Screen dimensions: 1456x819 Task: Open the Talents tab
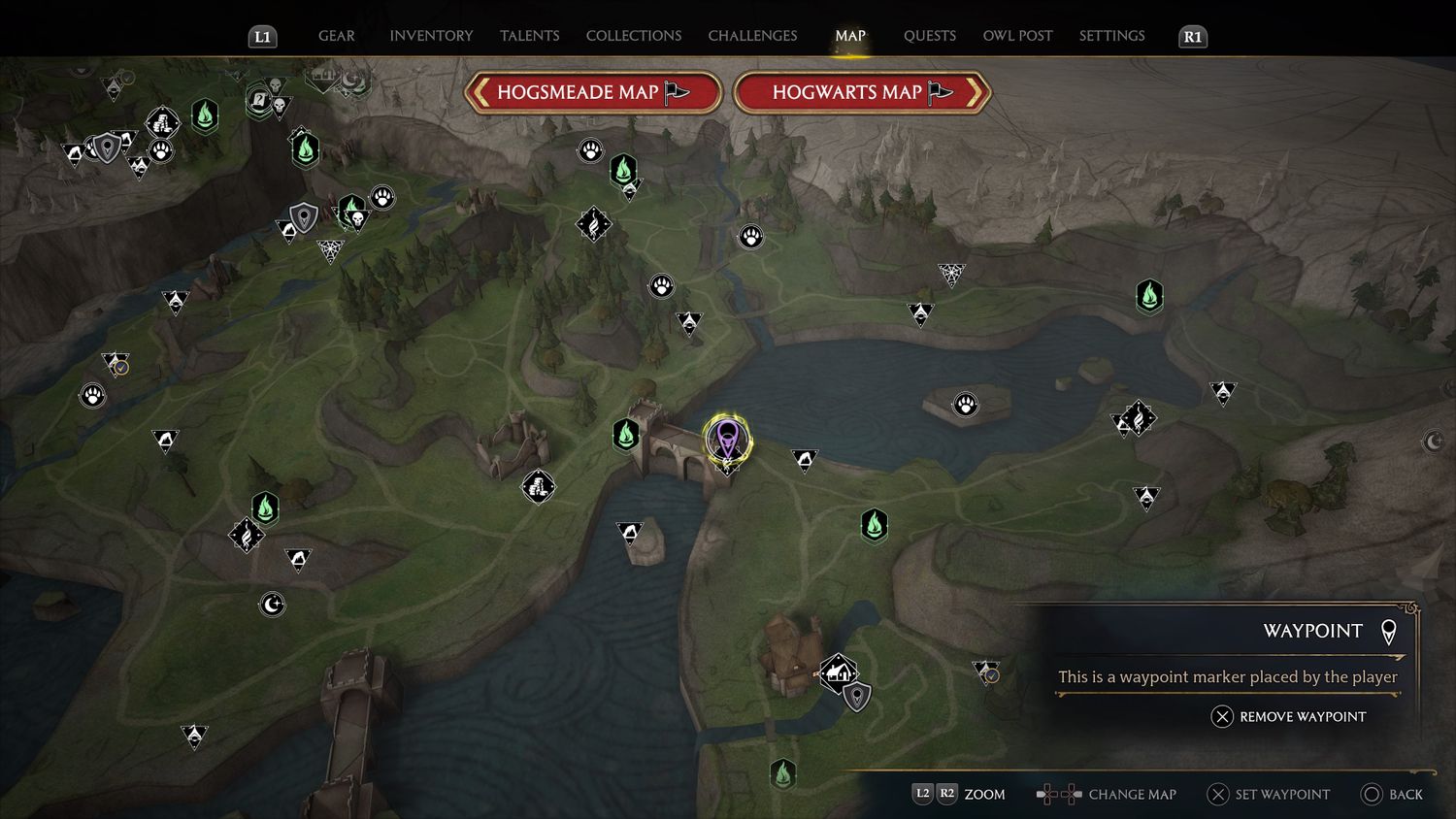coord(529,36)
